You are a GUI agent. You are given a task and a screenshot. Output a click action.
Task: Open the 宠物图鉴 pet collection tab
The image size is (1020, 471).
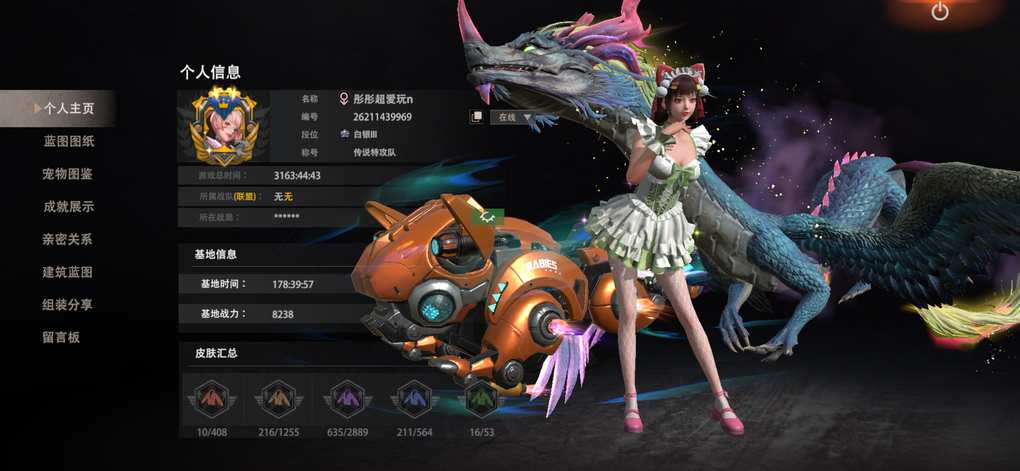tap(68, 174)
